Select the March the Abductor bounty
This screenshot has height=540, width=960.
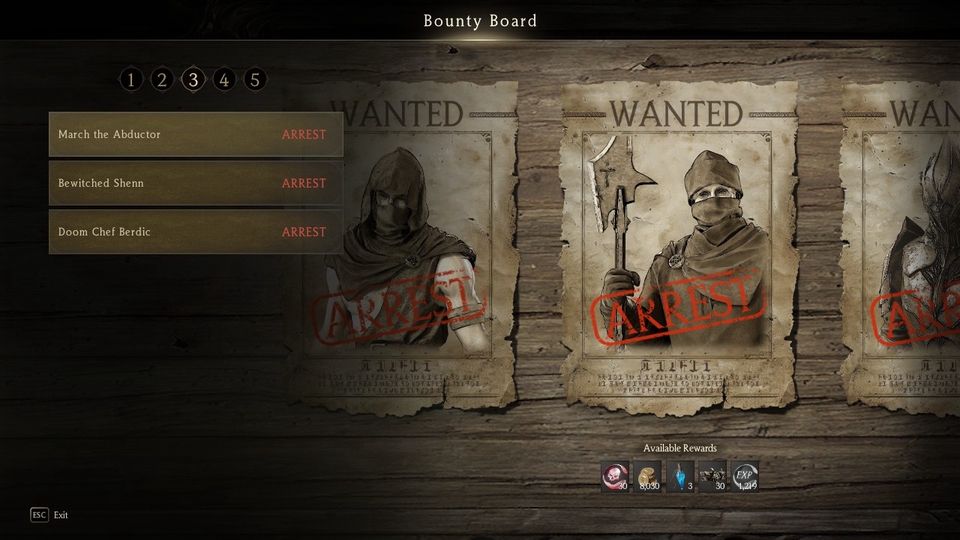click(x=195, y=135)
